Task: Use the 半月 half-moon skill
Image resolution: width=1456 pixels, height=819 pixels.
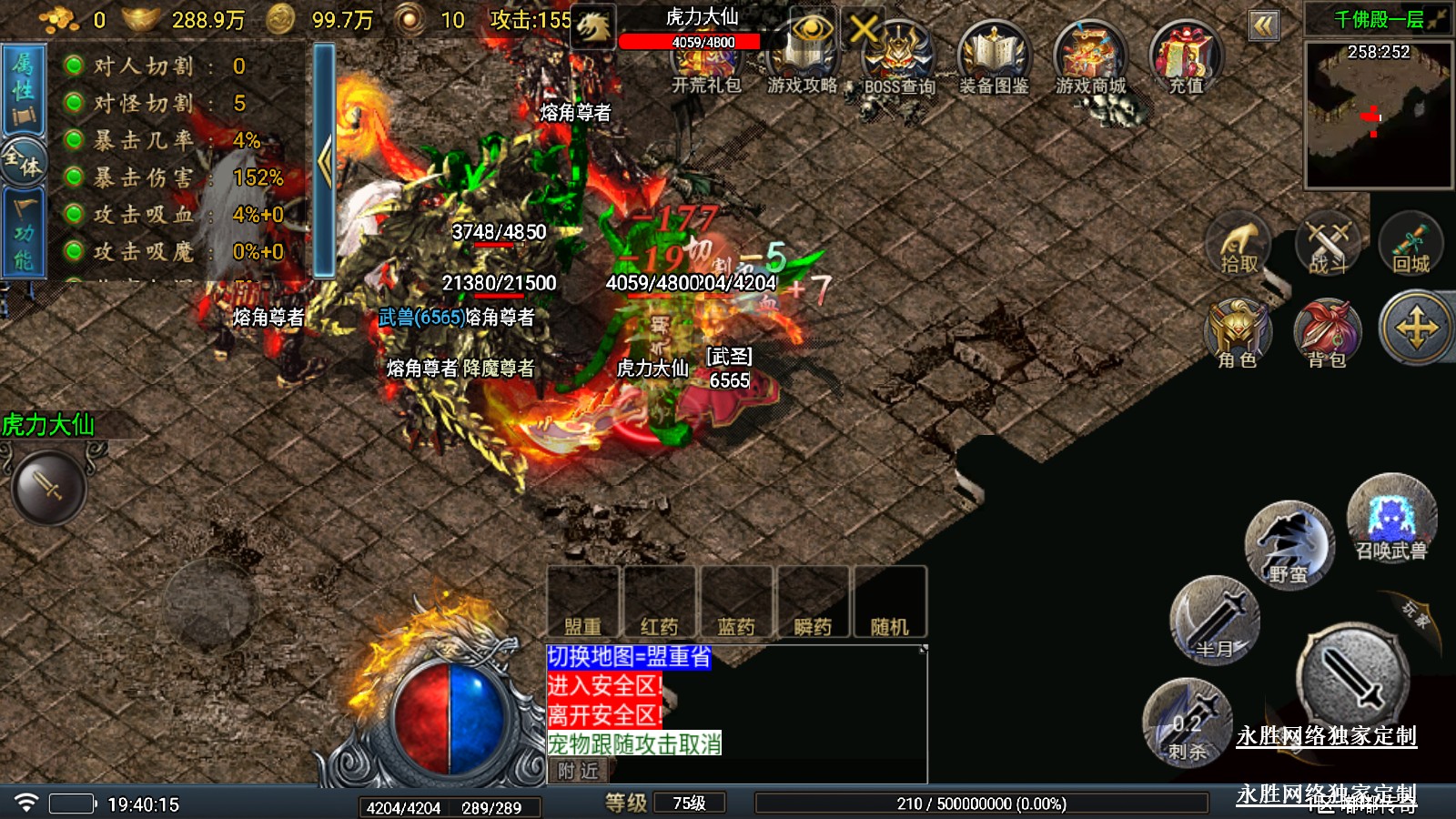Action: click(1215, 621)
